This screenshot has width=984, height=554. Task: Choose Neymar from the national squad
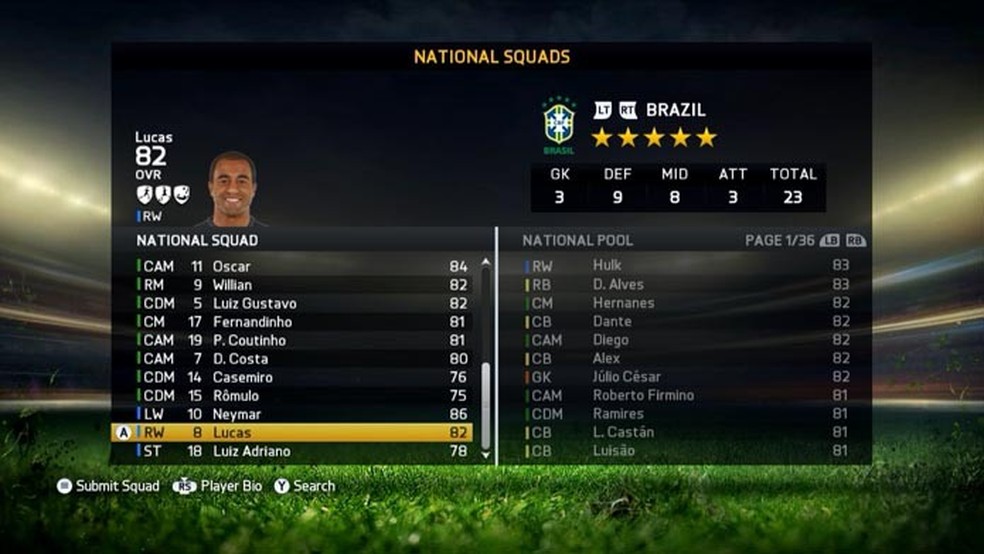[x=300, y=415]
